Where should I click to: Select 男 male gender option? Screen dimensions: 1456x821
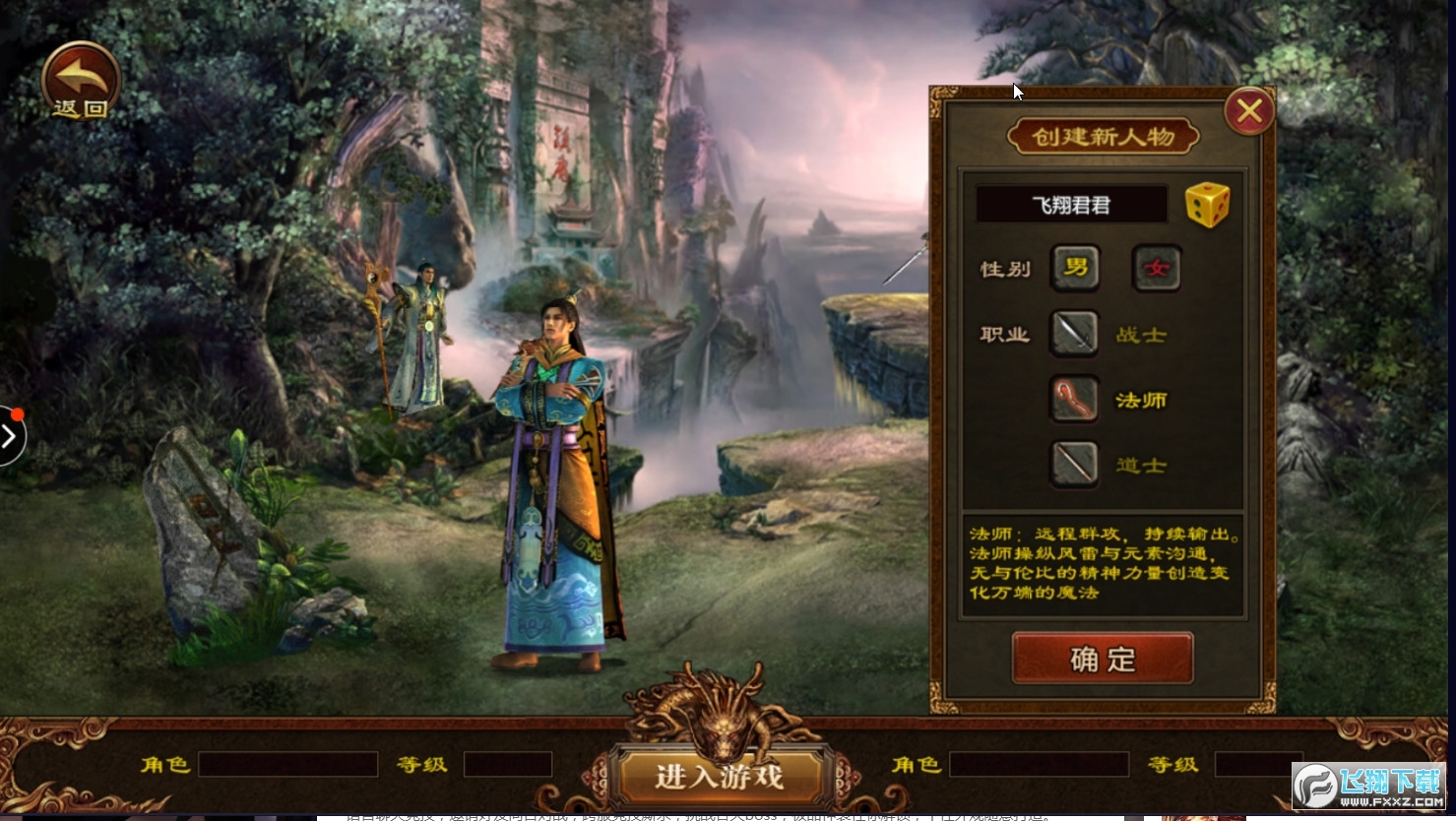(x=1074, y=268)
